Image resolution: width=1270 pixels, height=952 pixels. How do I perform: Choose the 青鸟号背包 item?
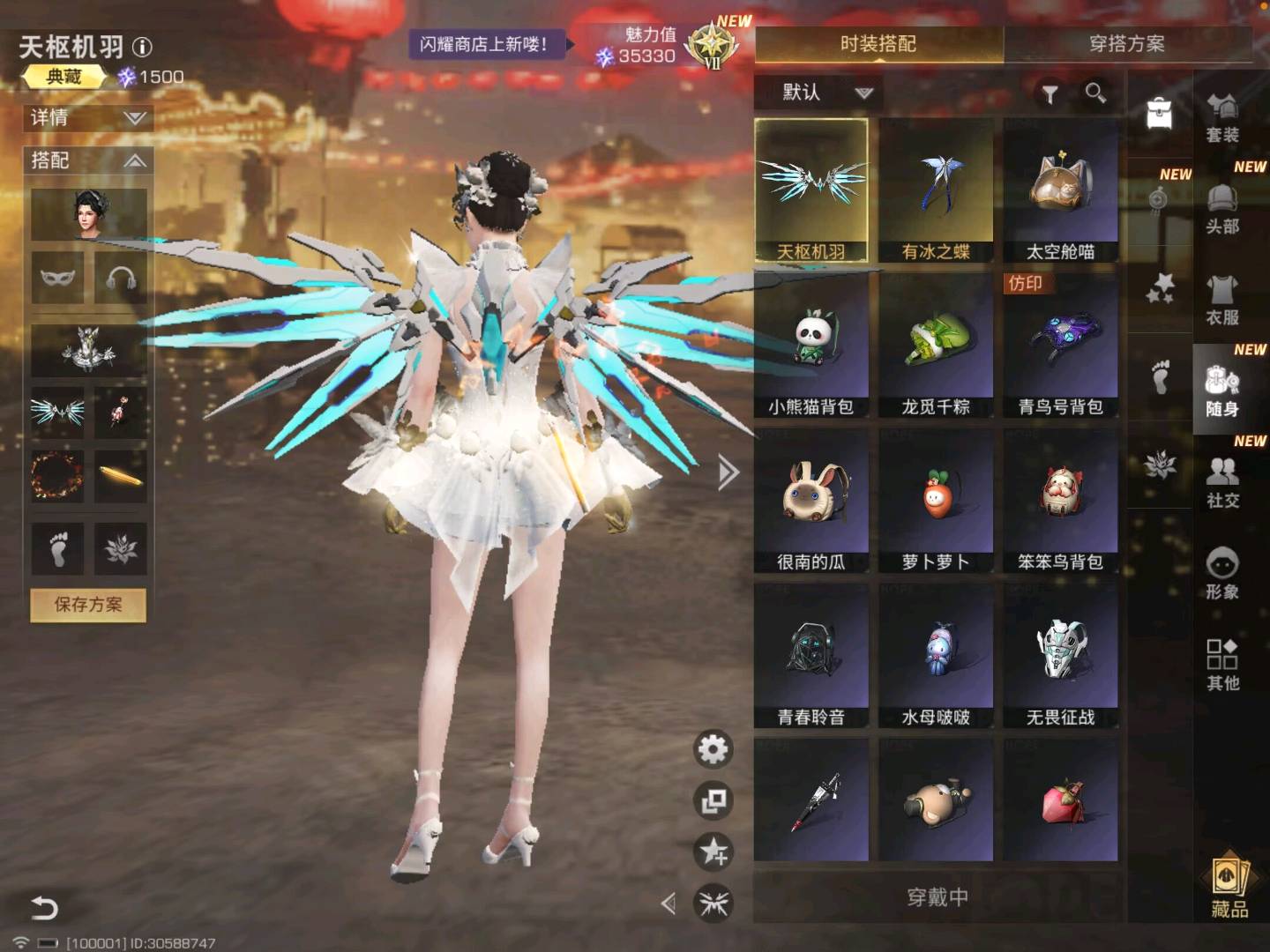pyautogui.click(x=1060, y=346)
